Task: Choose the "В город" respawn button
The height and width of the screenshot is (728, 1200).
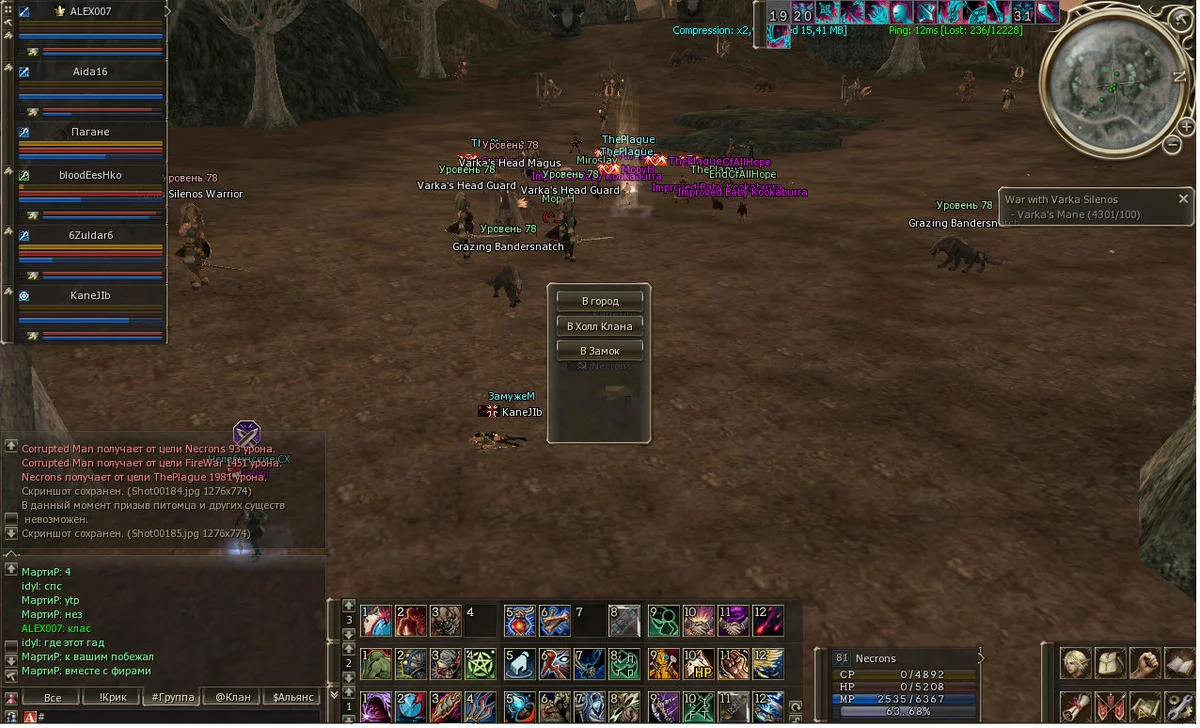Action: [x=600, y=301]
